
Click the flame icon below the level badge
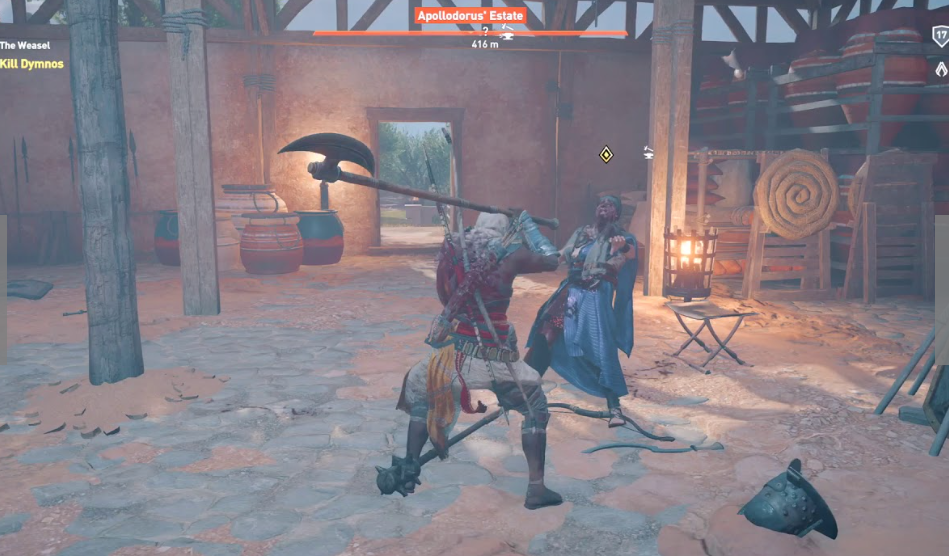[x=940, y=69]
